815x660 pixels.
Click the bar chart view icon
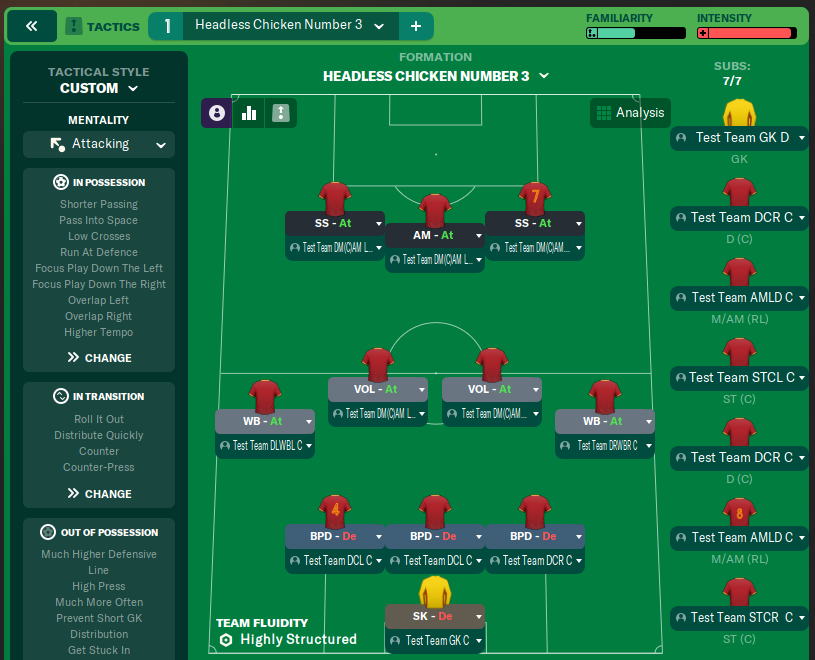(x=249, y=113)
